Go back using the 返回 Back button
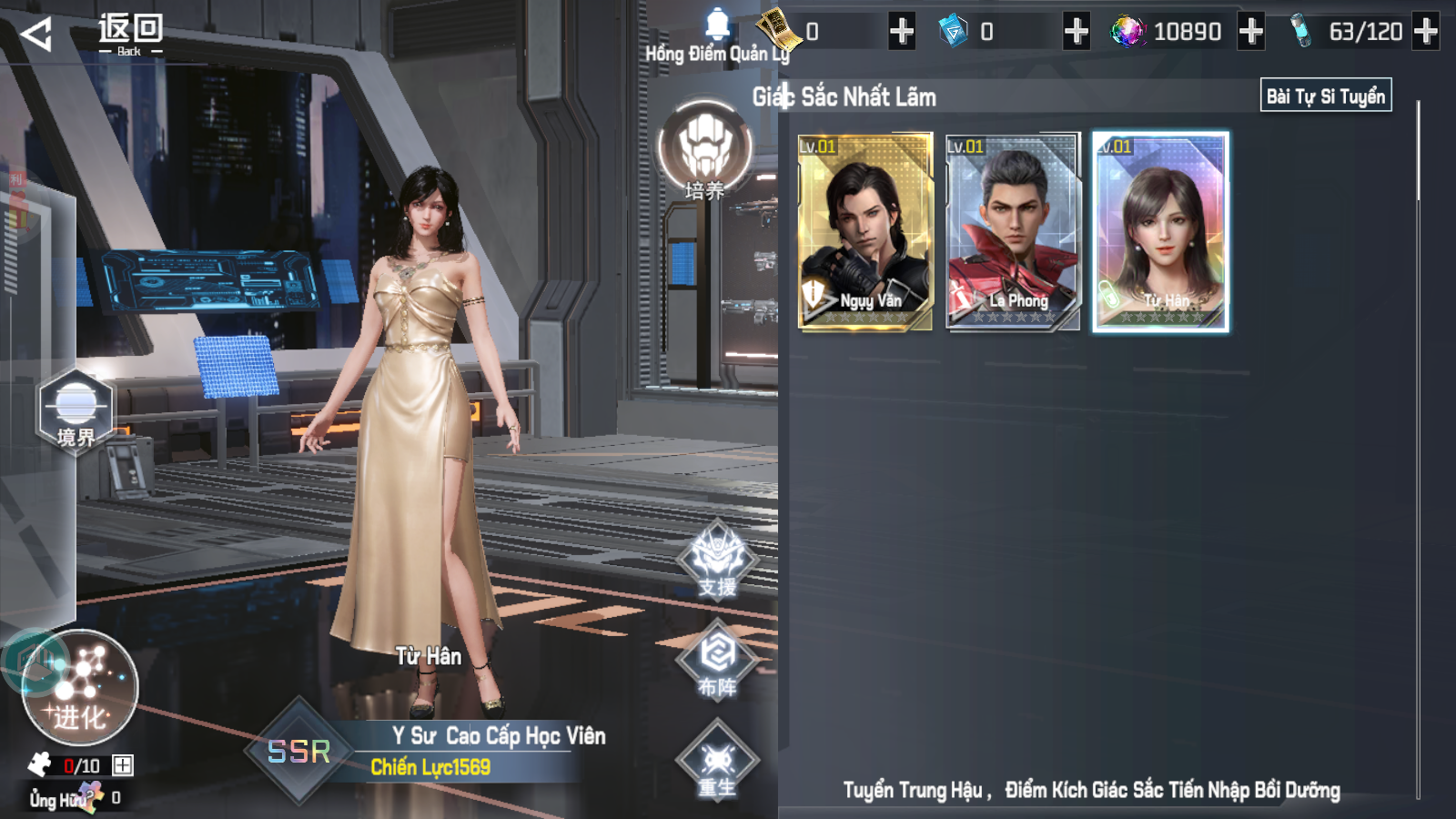 [91, 35]
